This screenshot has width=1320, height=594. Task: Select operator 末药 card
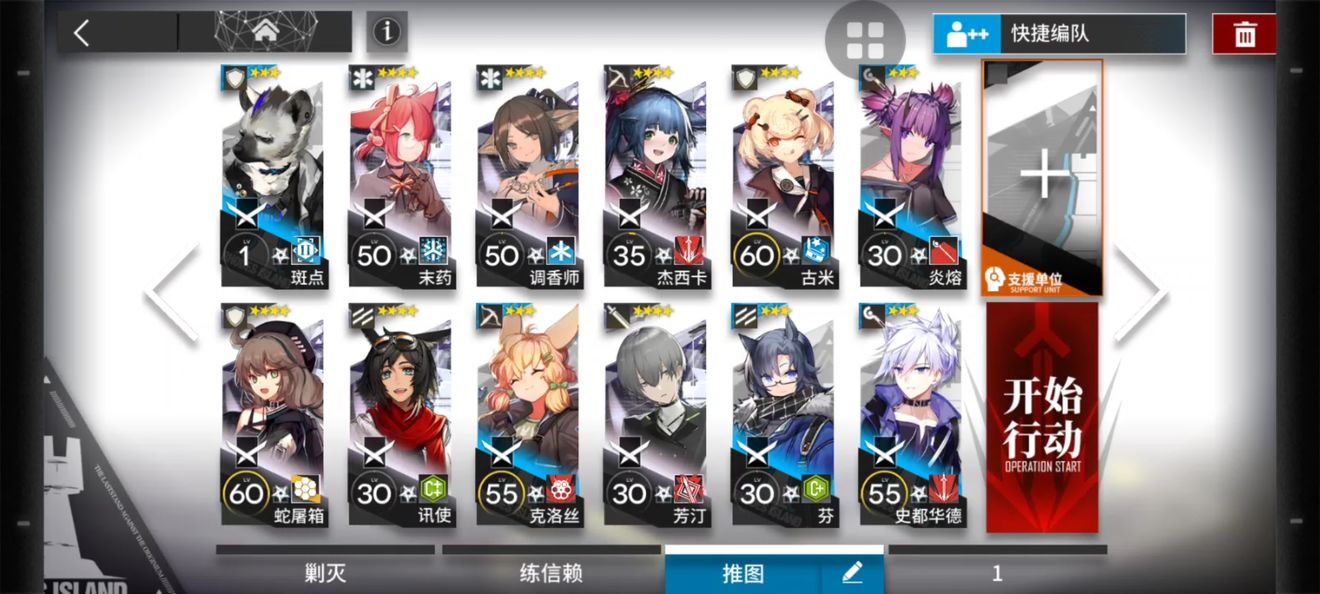point(400,177)
